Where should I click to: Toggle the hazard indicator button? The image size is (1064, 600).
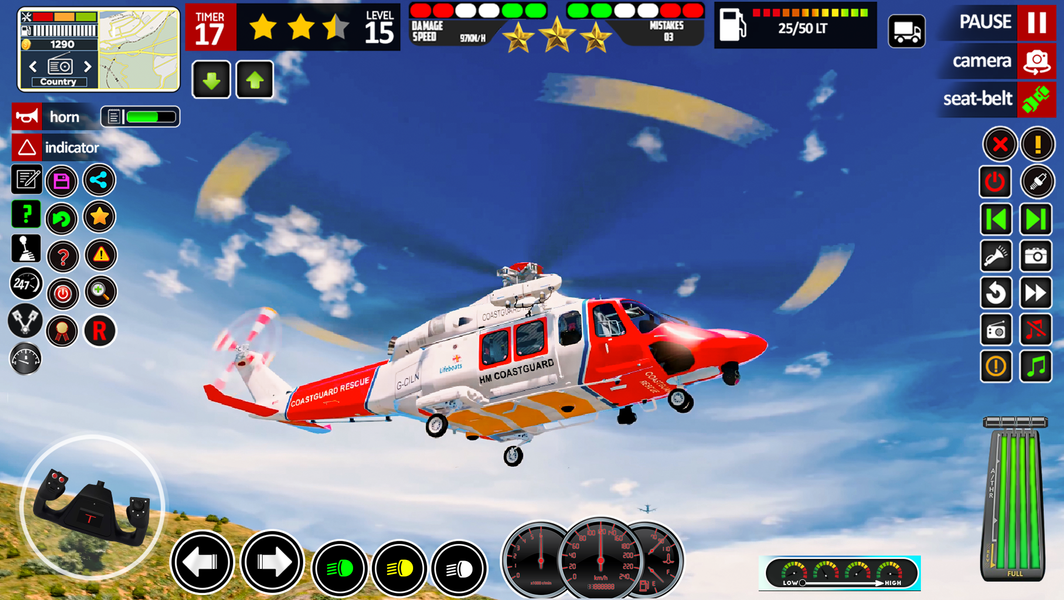[x=28, y=148]
